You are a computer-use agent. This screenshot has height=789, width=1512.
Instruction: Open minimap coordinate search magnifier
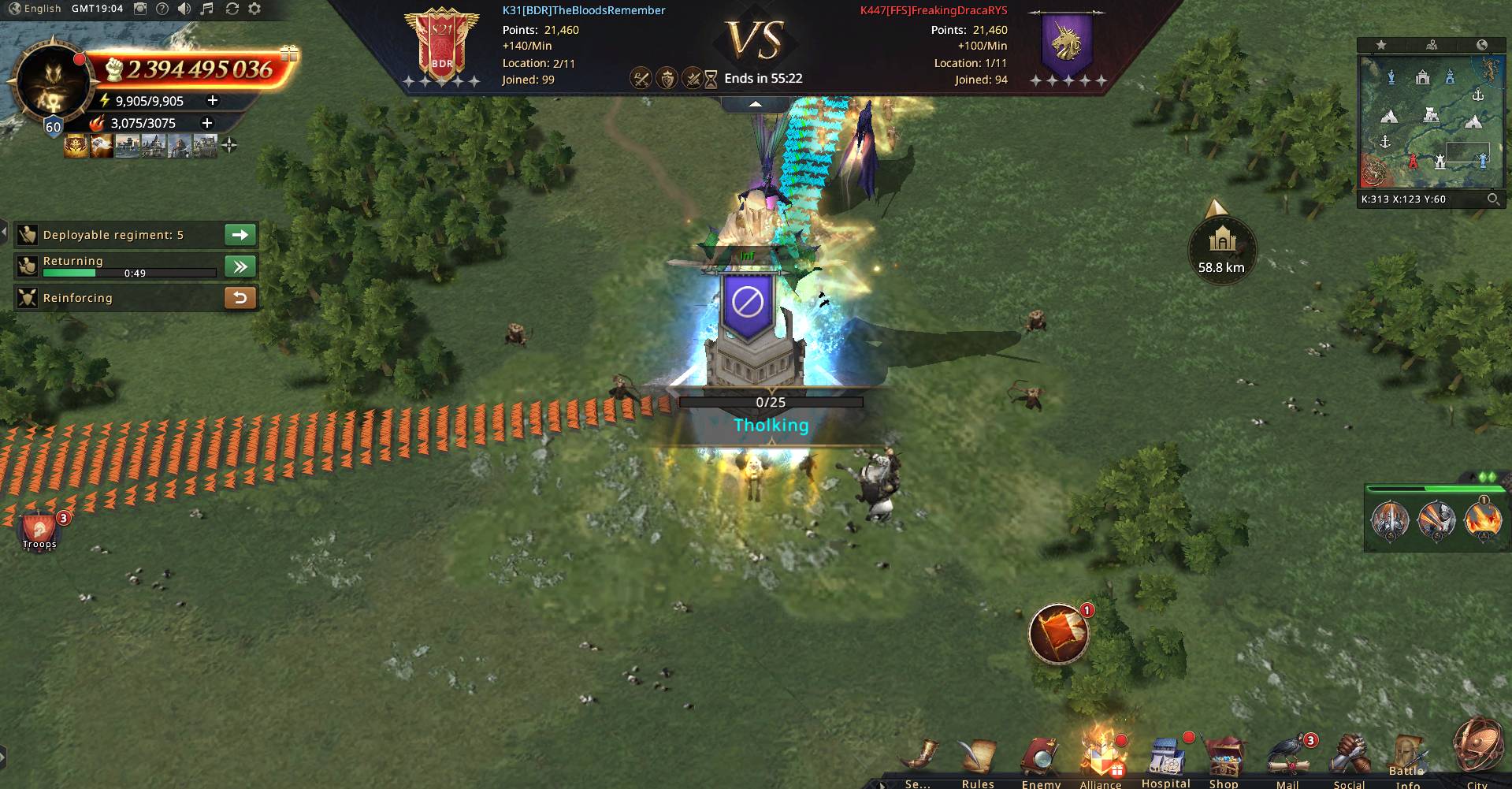coord(1492,199)
